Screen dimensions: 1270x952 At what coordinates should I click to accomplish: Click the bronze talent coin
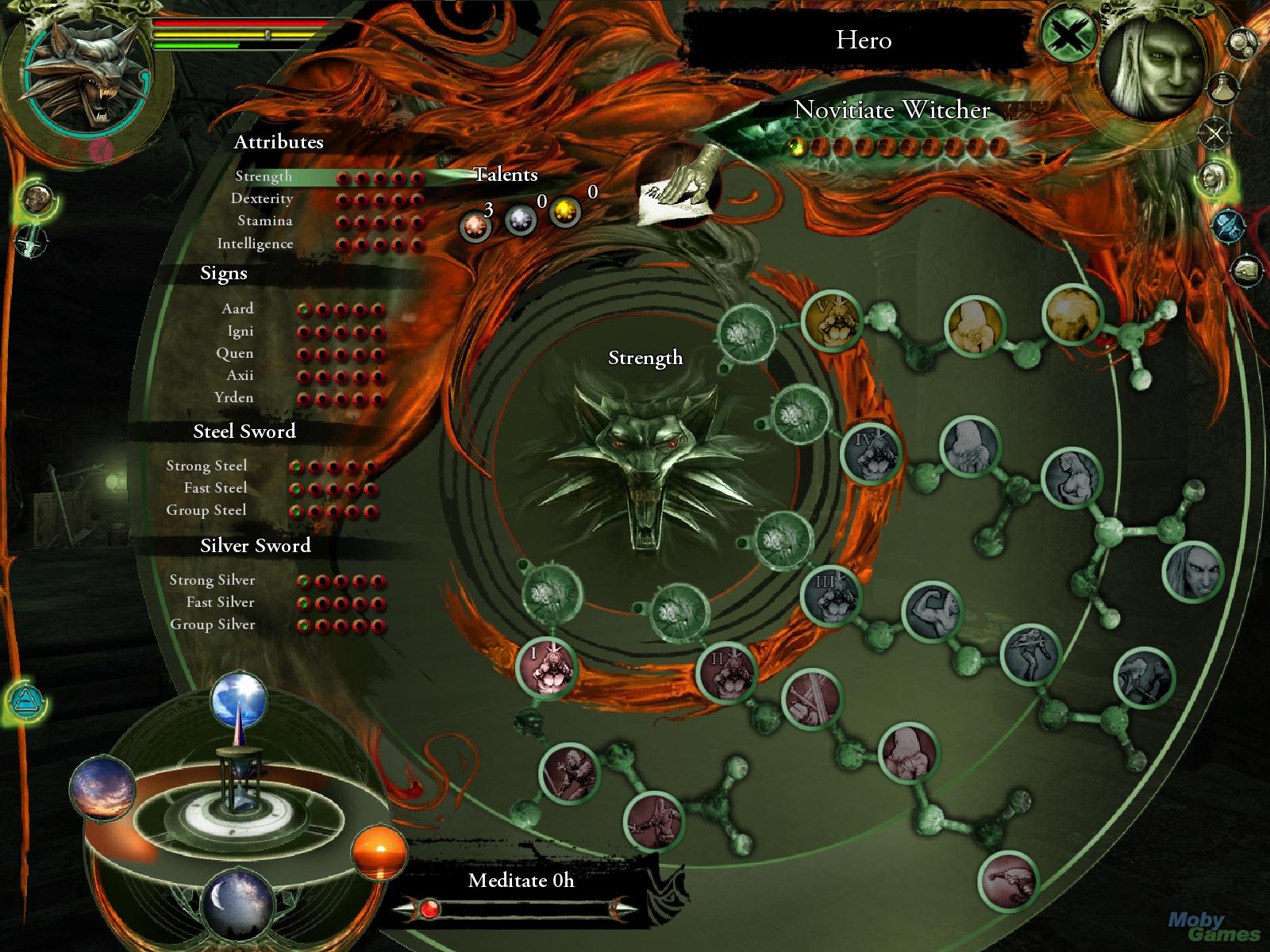click(x=475, y=227)
